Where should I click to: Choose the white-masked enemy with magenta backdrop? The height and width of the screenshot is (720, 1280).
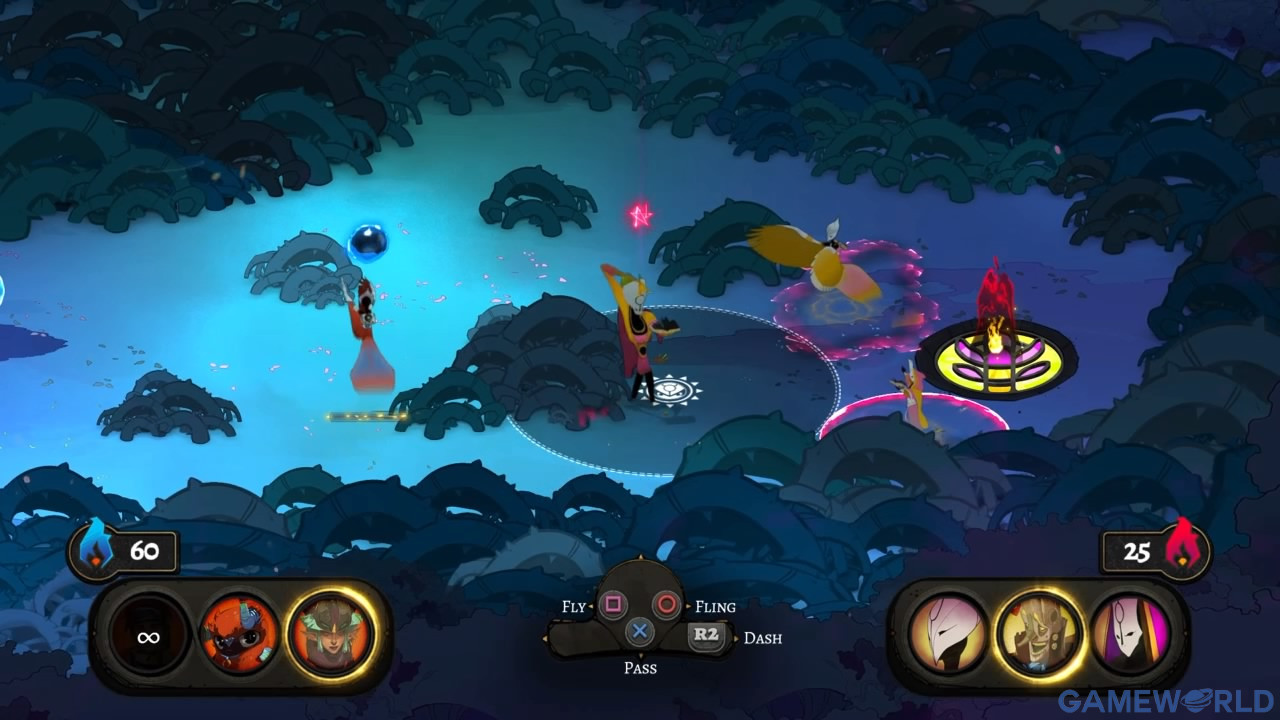1130,634
